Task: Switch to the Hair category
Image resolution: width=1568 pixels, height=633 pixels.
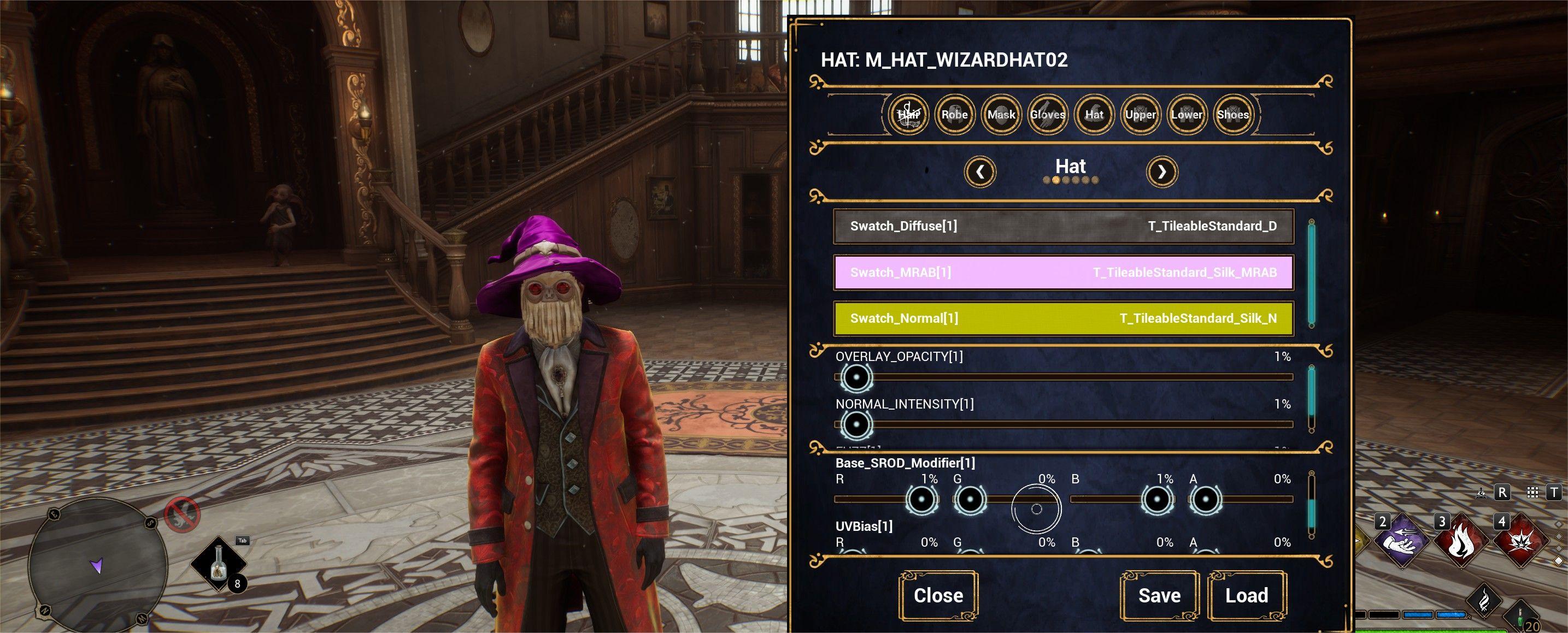Action: click(x=908, y=114)
